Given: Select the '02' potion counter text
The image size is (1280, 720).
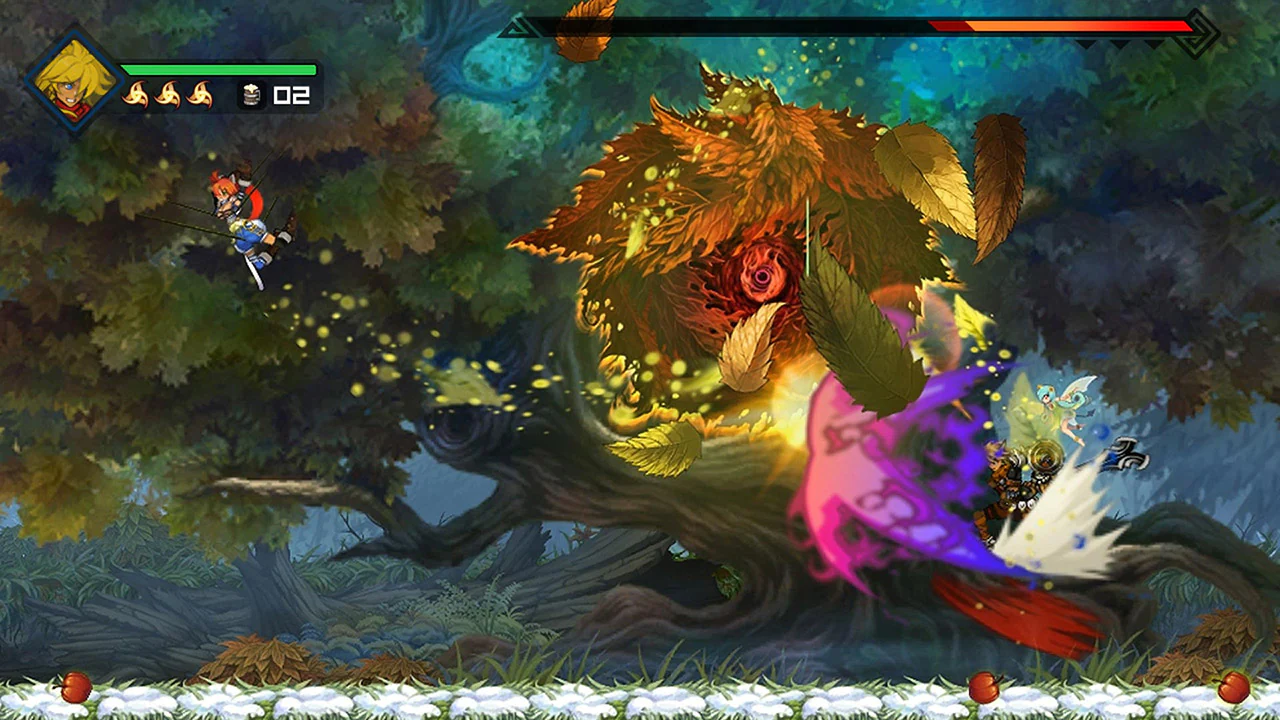Looking at the screenshot, I should 292,95.
